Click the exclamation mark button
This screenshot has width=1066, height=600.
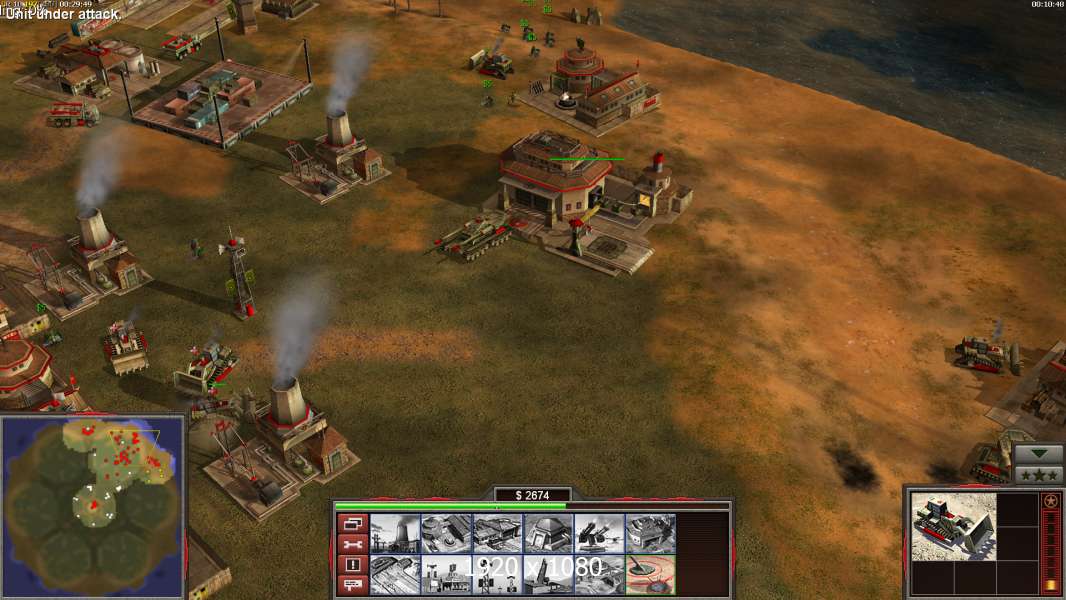pyautogui.click(x=352, y=565)
